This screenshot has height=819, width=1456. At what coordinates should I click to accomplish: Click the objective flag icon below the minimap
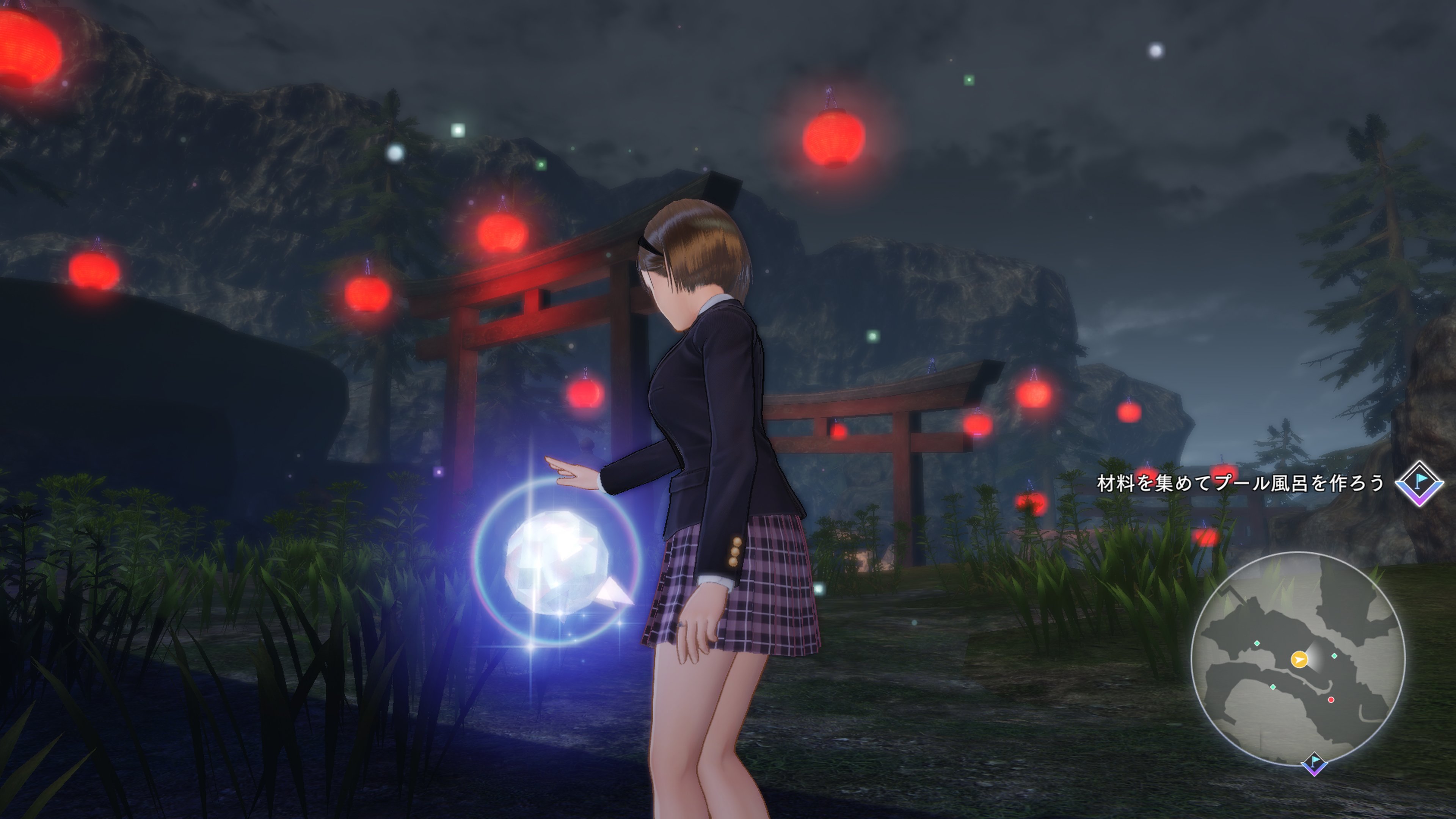click(1314, 764)
